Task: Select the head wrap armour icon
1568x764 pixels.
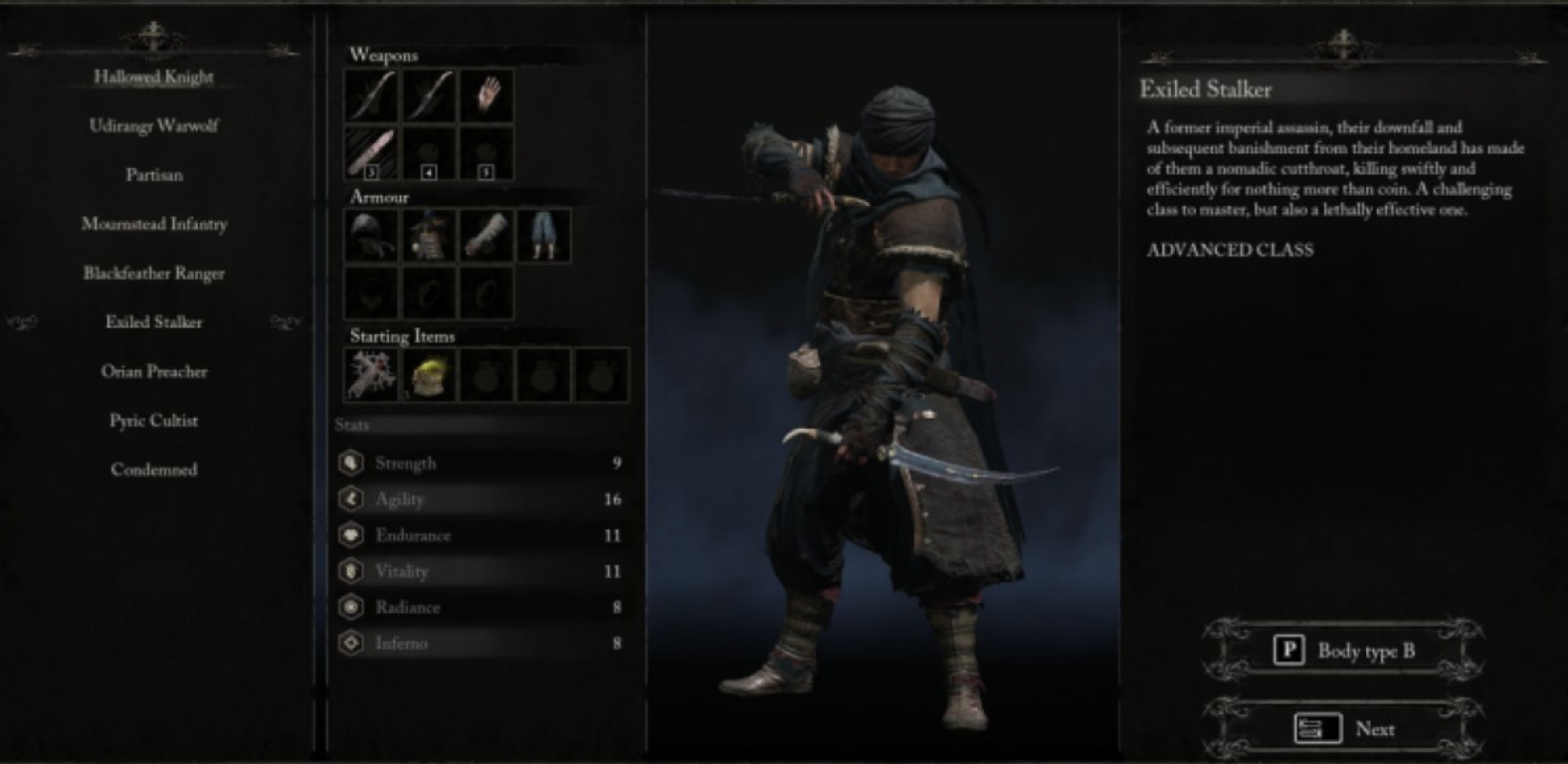Action: [x=370, y=237]
